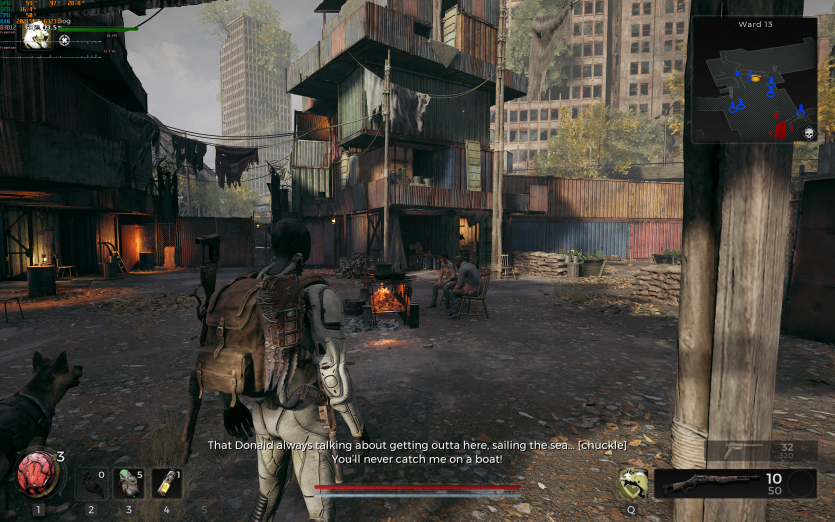Click the round emblem beside the dog portrait
Viewport: 835px width, 522px height.
tap(65, 41)
